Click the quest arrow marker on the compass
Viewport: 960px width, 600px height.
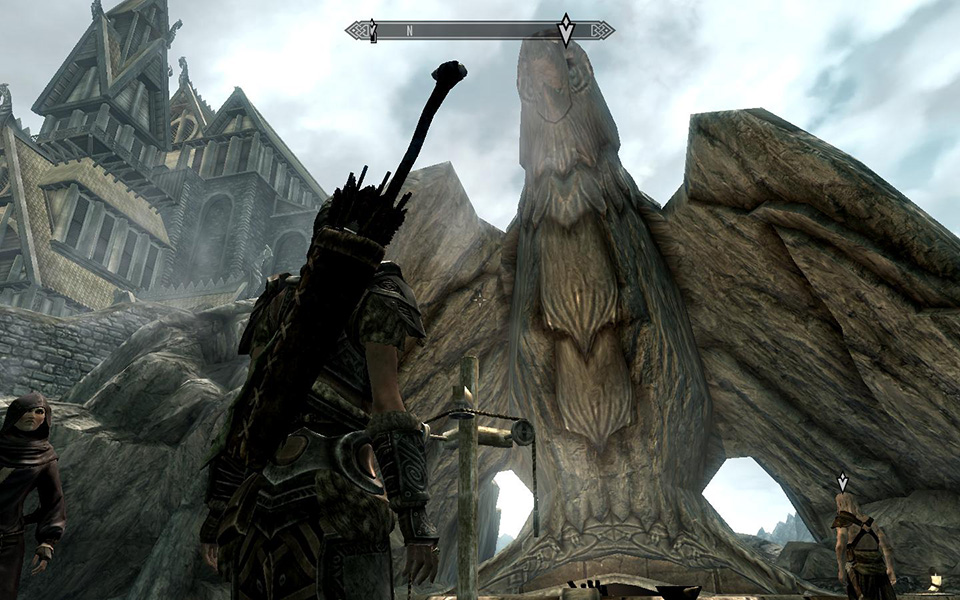[566, 30]
